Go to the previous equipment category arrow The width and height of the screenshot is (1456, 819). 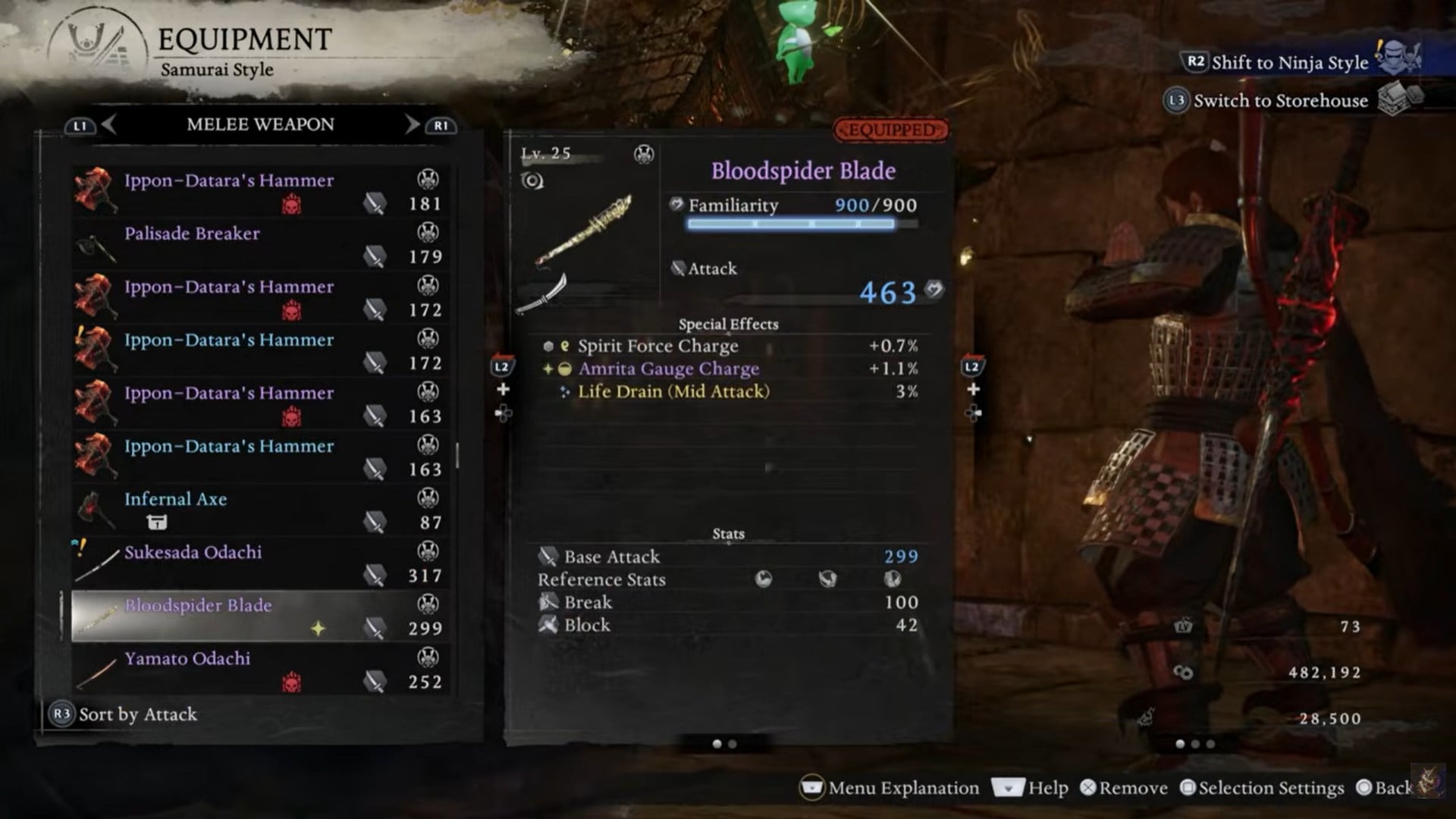tap(108, 124)
